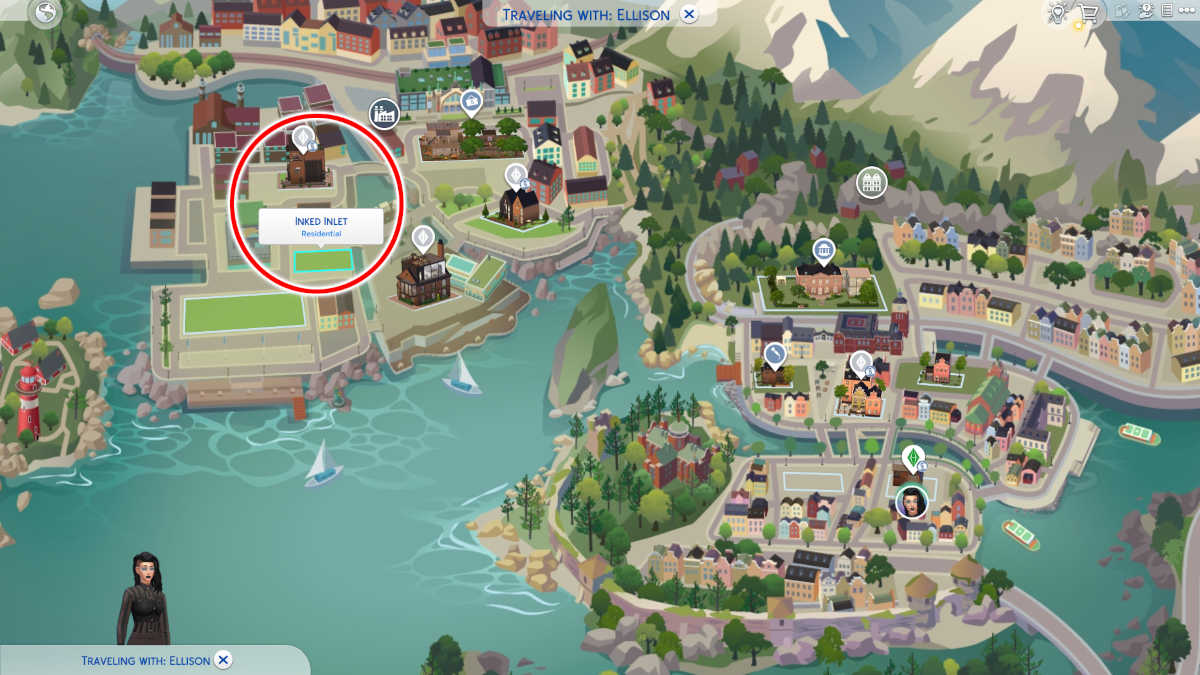Screen dimensions: 1200x675
Task: Select the green plumbob home lot pin
Action: (x=912, y=457)
